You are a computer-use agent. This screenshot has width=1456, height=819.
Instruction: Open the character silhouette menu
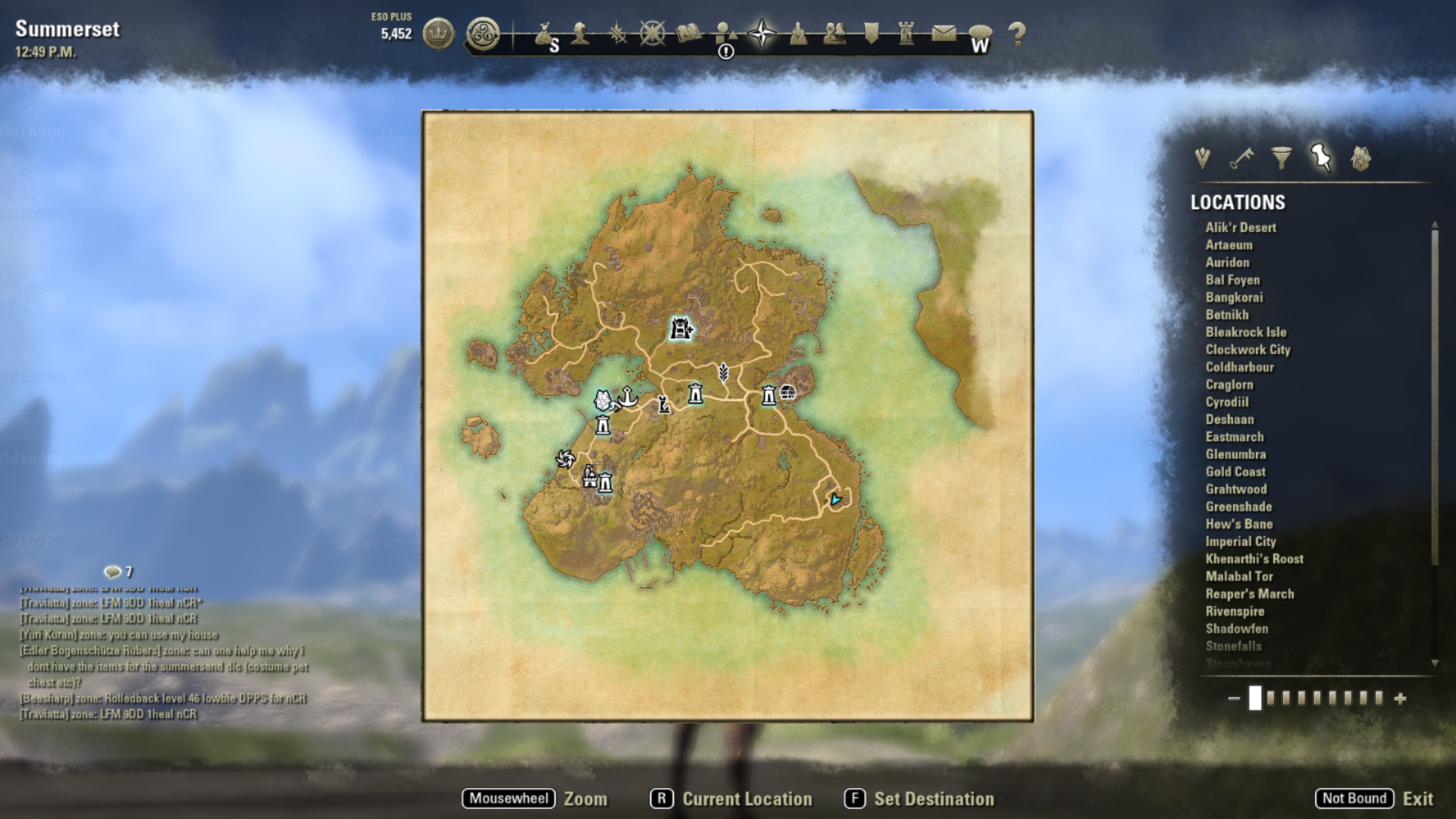[580, 33]
